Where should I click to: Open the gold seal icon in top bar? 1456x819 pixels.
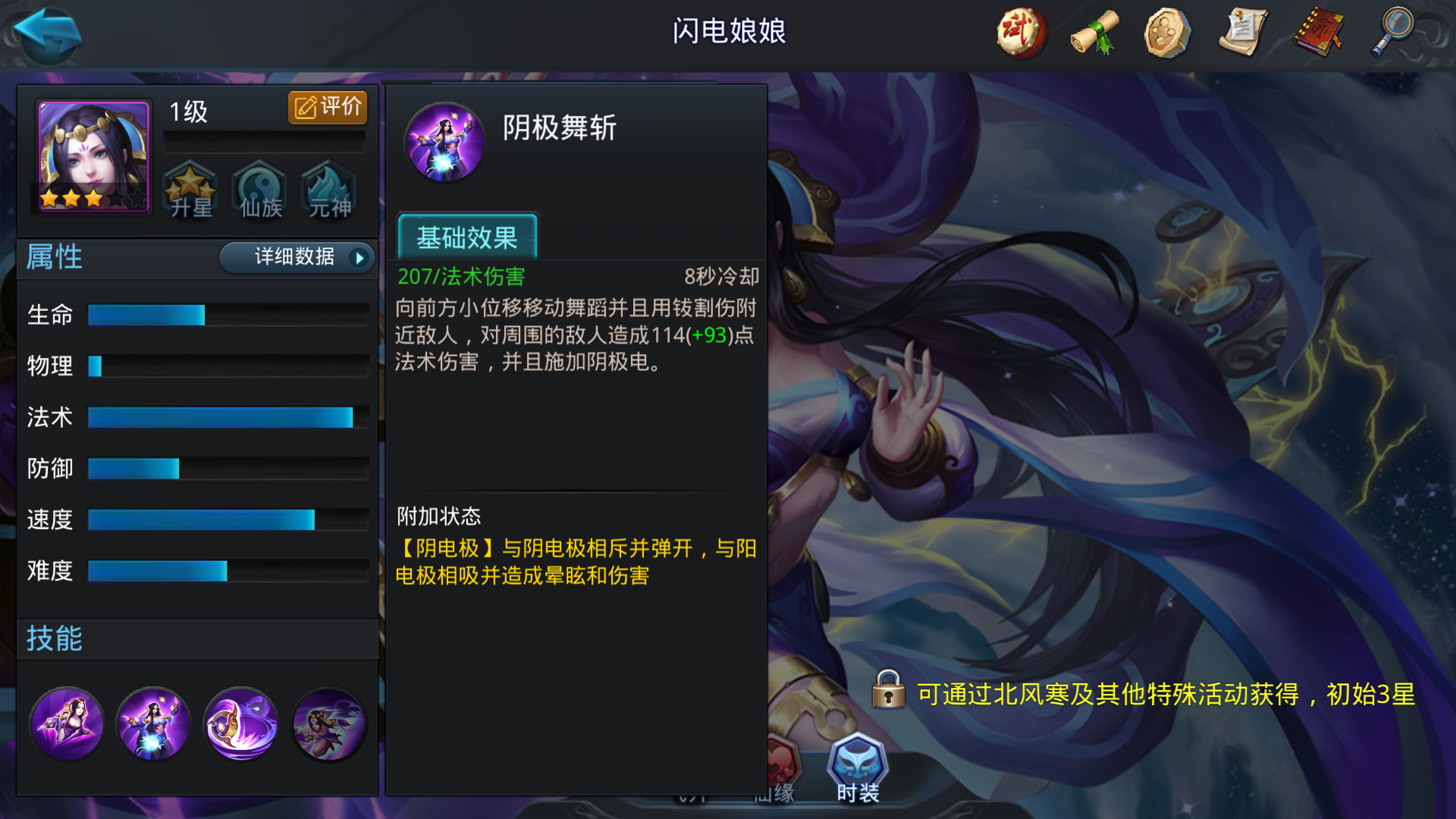(1166, 32)
